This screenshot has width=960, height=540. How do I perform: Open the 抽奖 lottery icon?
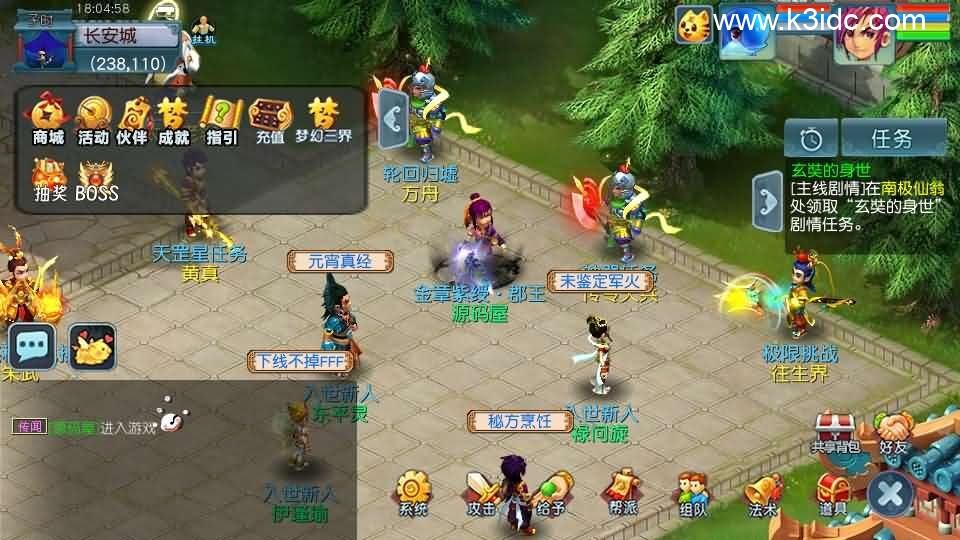coord(49,178)
